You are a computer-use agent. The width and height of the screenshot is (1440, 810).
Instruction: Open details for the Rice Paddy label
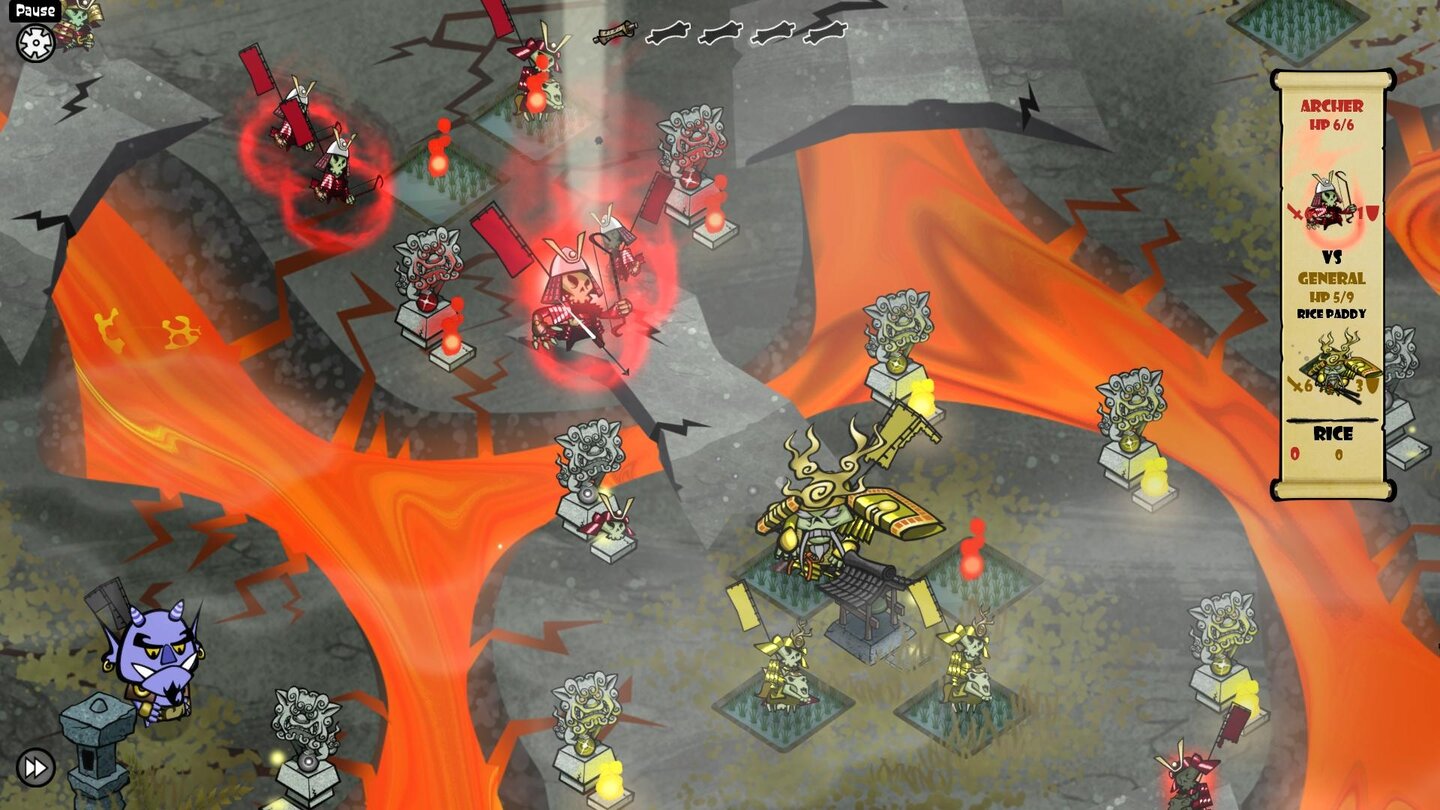(x=1331, y=311)
